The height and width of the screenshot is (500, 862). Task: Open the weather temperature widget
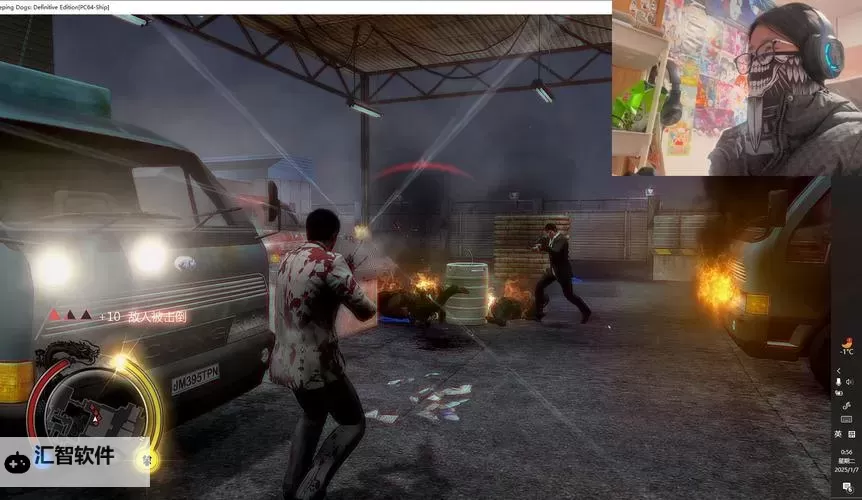pos(846,344)
